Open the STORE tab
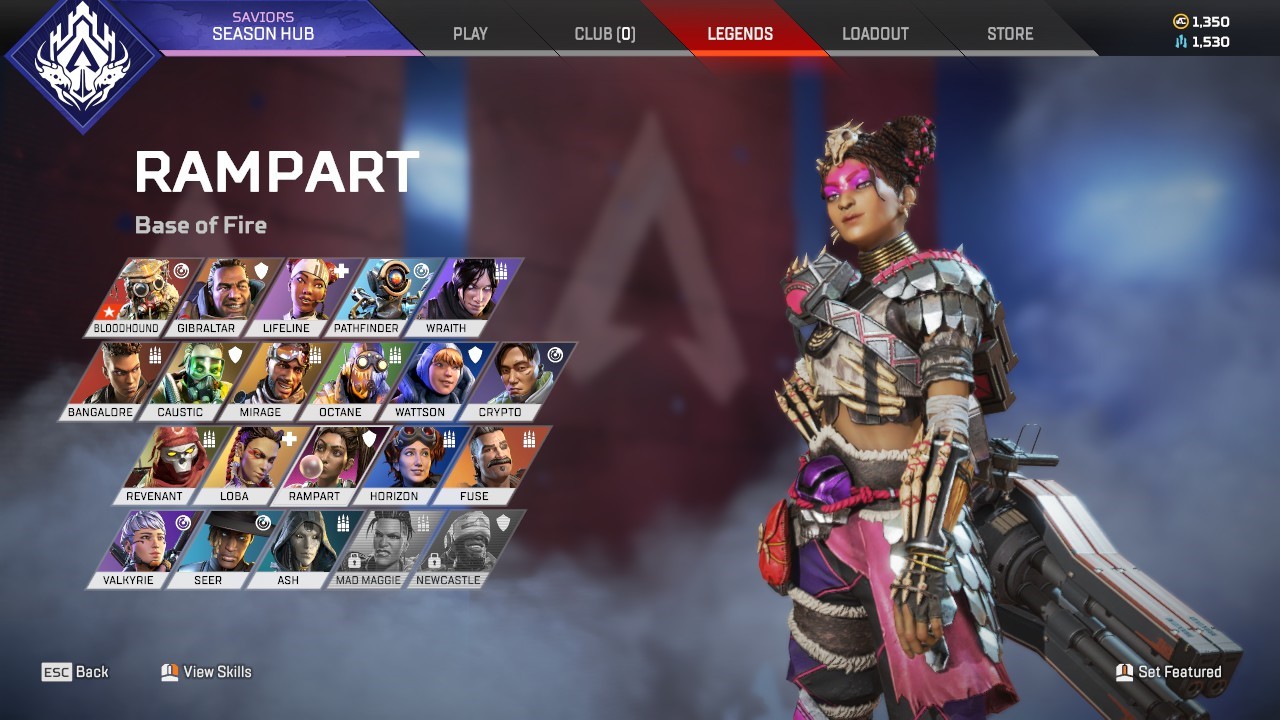 pos(1009,33)
